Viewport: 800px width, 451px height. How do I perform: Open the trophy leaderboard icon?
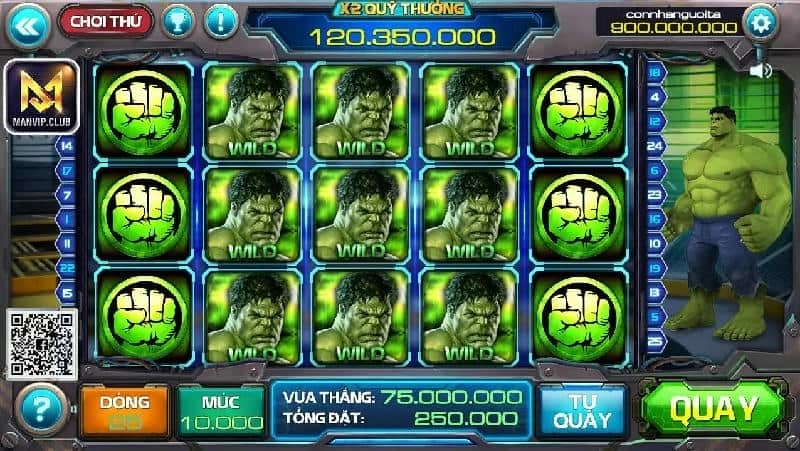point(178,19)
